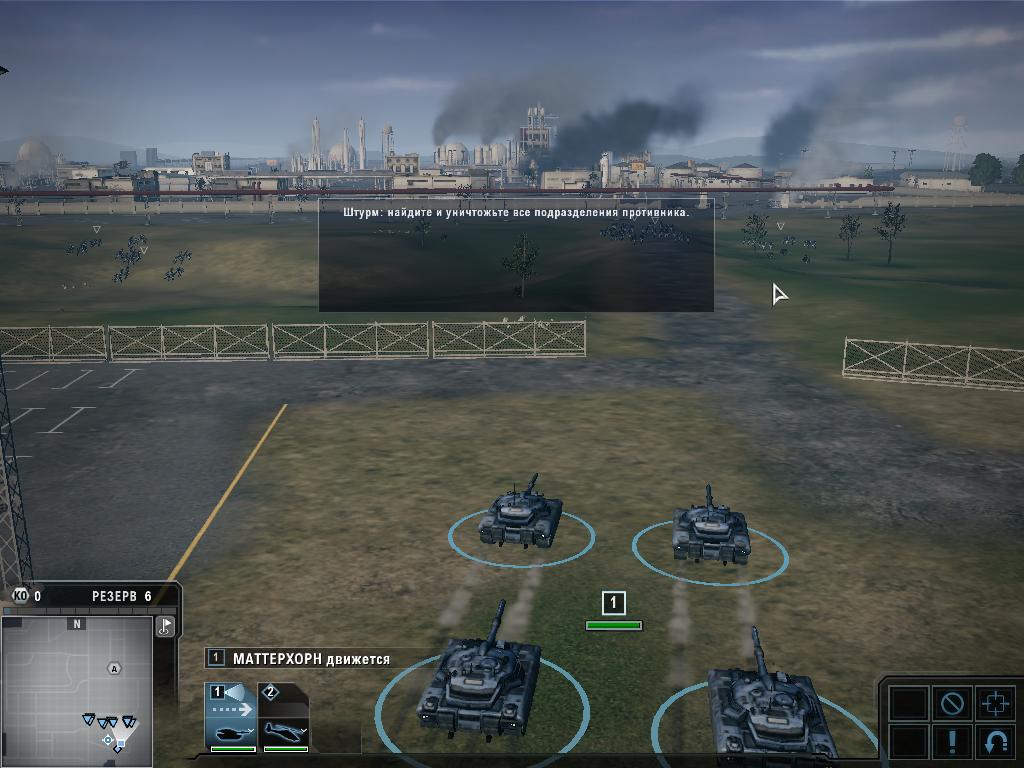This screenshot has width=1024, height=768.
Task: Activate the U-turn arrow retreat command
Action: coord(995,743)
